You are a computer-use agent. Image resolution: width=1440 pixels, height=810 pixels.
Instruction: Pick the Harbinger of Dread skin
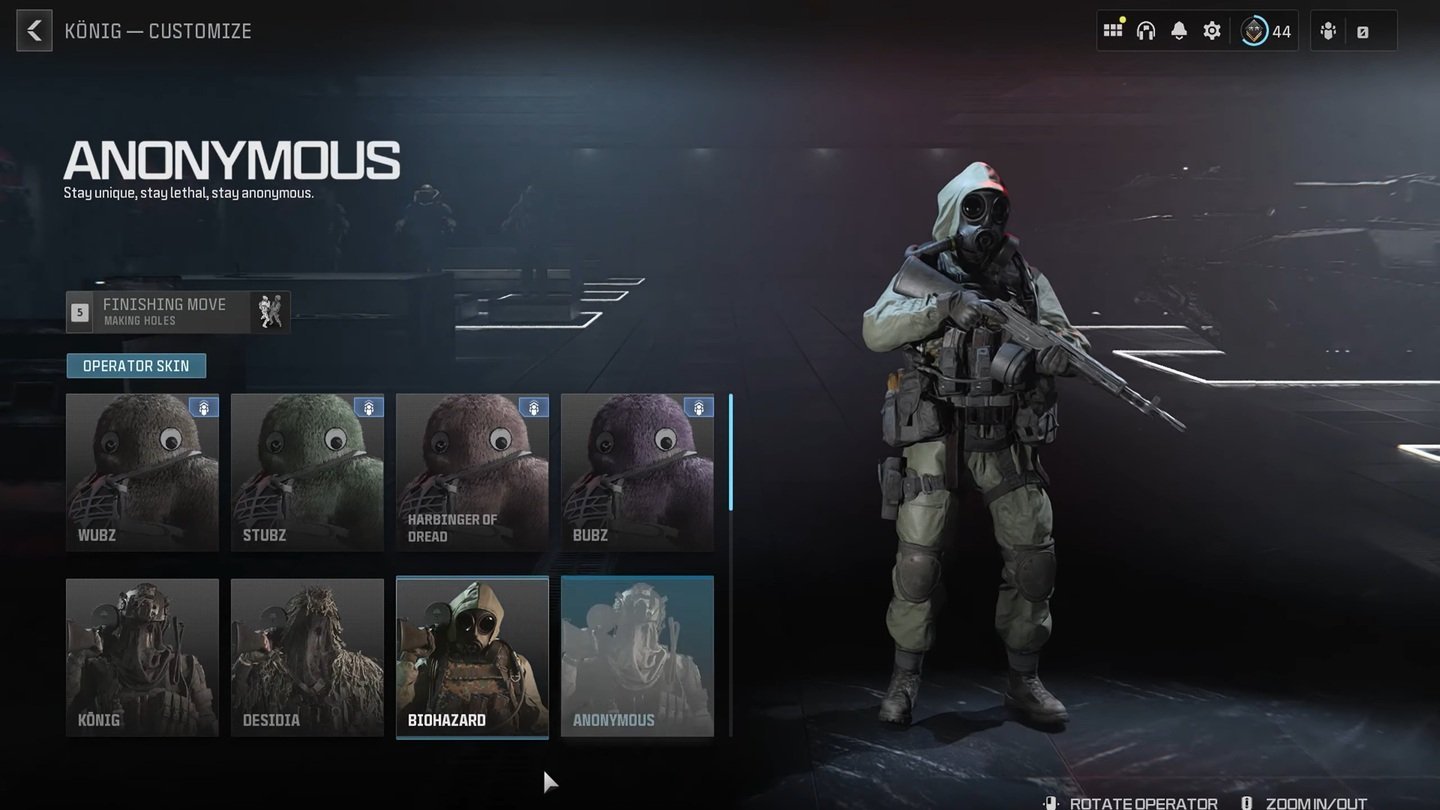point(472,472)
